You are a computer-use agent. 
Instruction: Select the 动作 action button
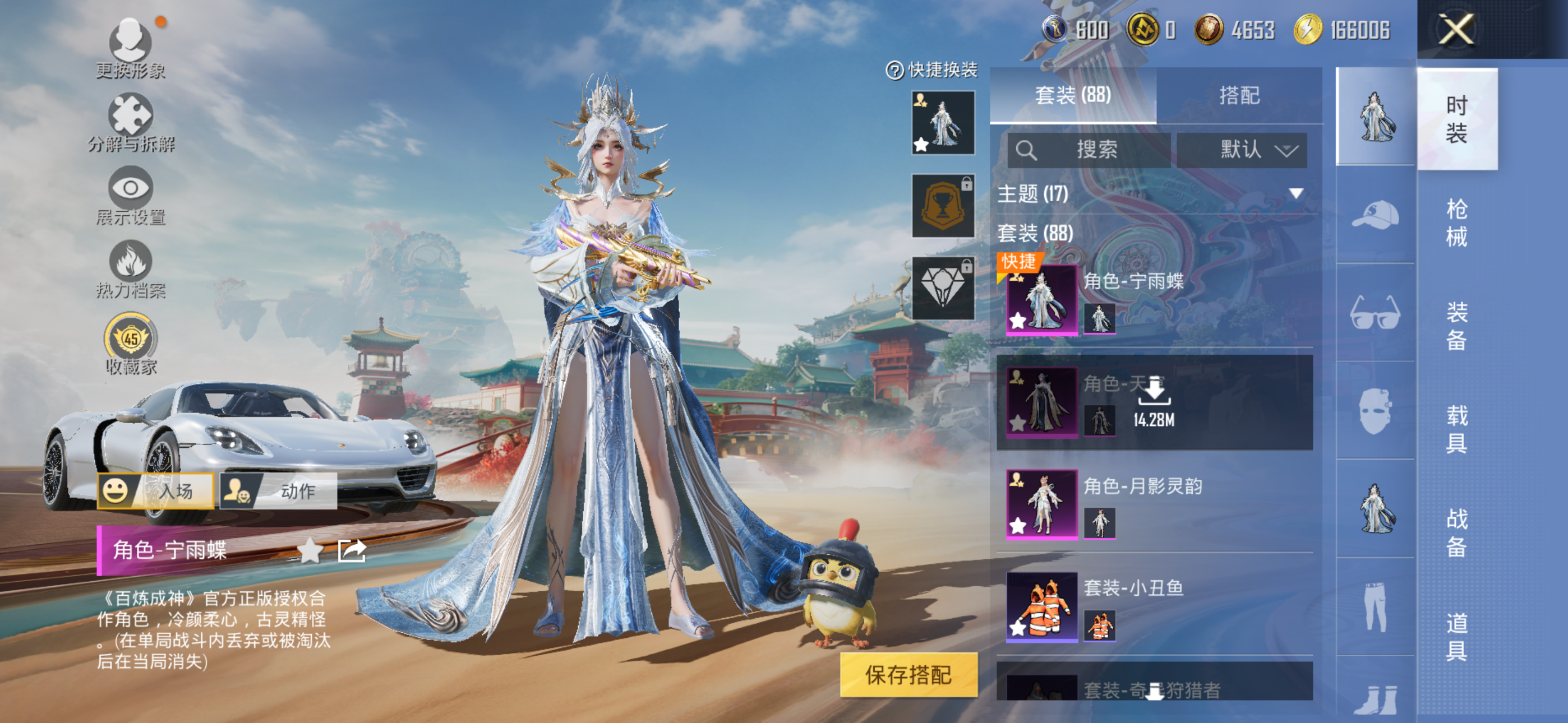tap(278, 490)
